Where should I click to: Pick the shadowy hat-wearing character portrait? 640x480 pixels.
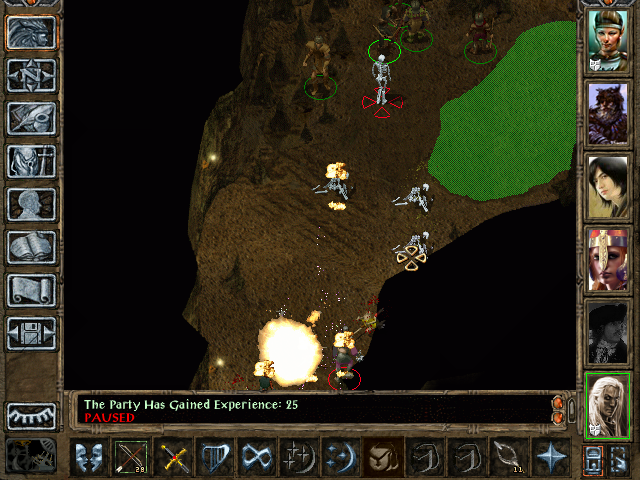click(x=607, y=332)
